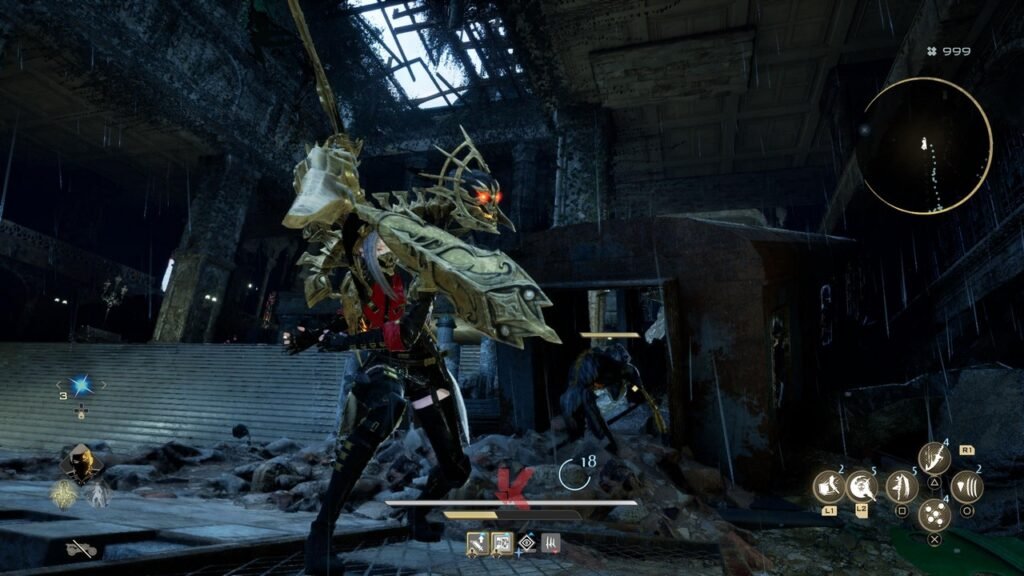The height and width of the screenshot is (576, 1024).
Task: Choose the glowing yellow figure icon
Action: pyautogui.click(x=65, y=494)
